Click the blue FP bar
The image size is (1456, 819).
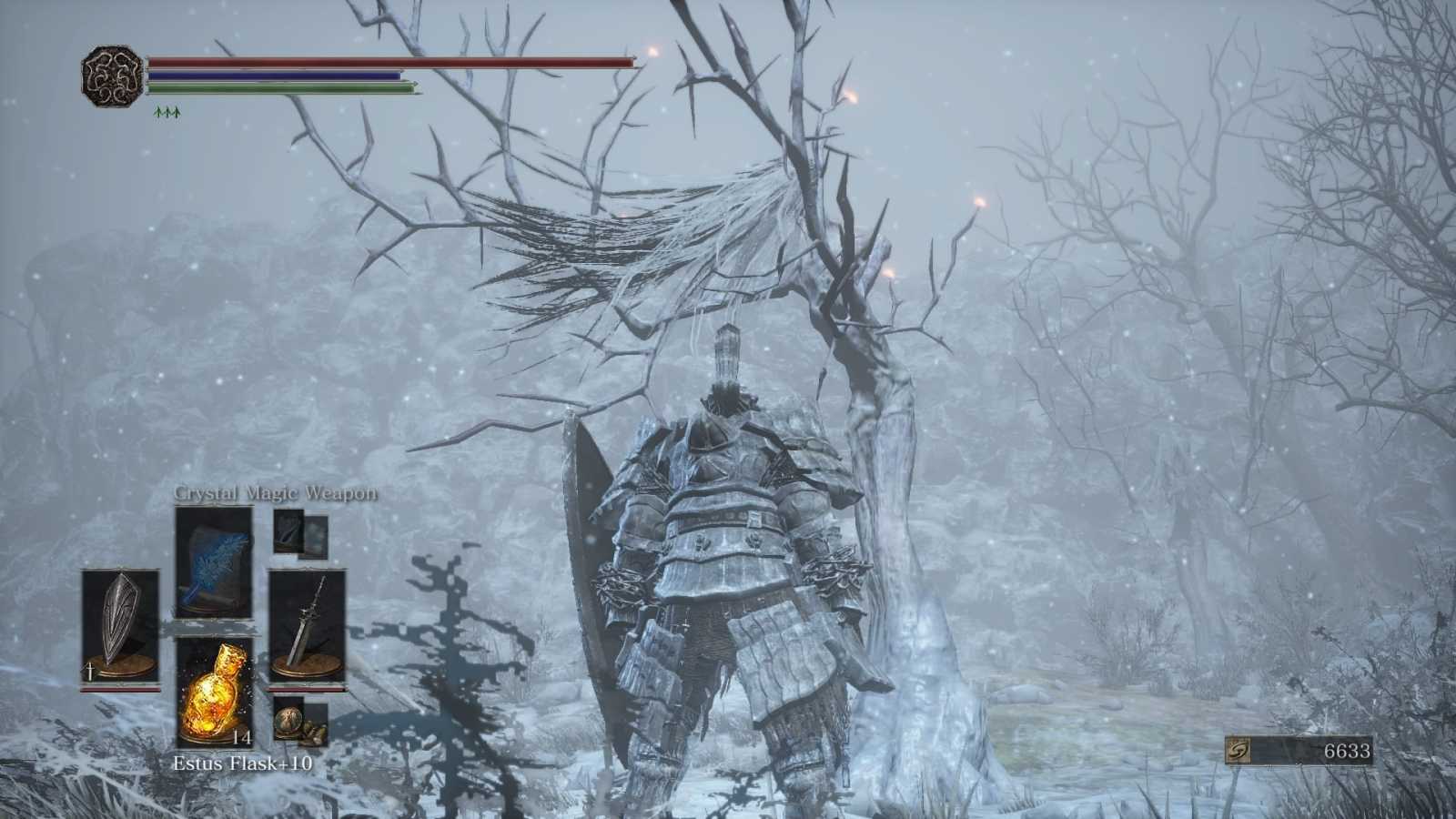[x=273, y=76]
